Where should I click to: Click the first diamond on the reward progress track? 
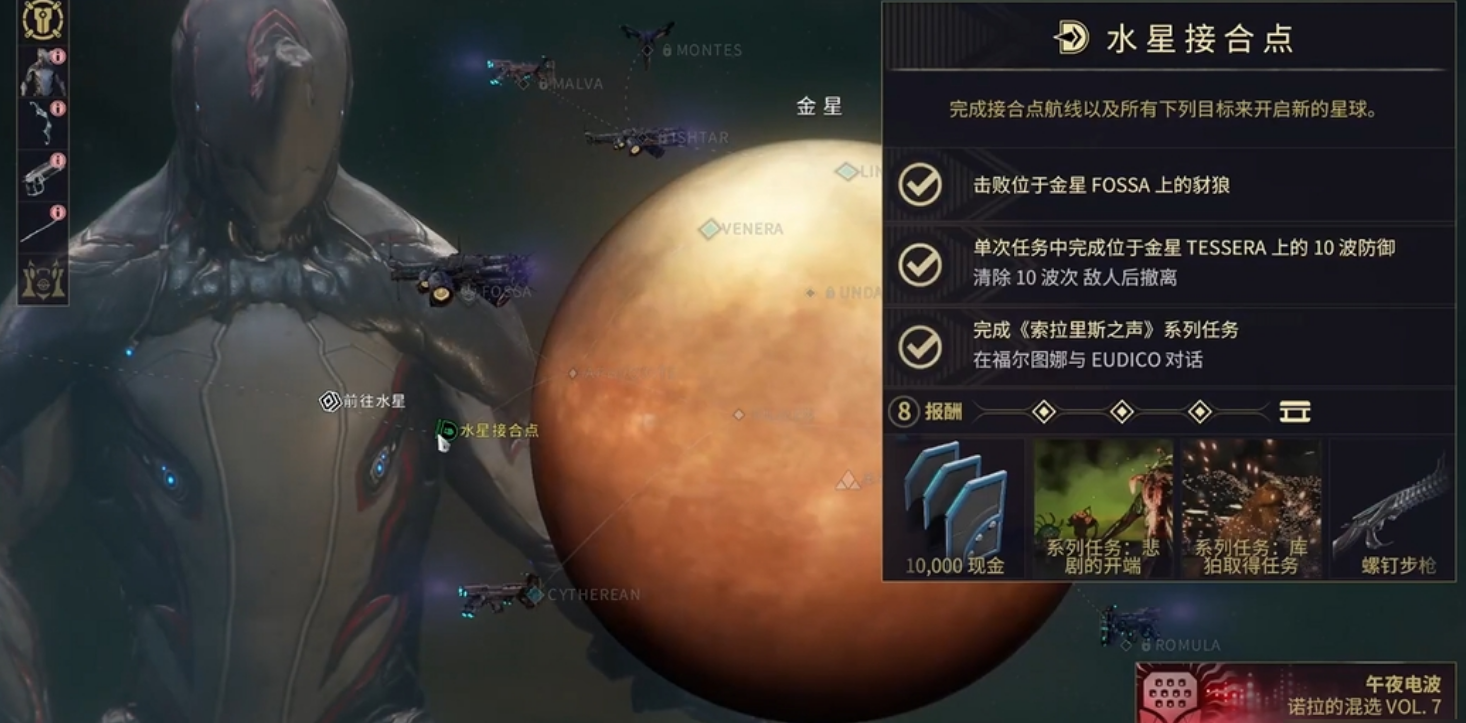1042,411
